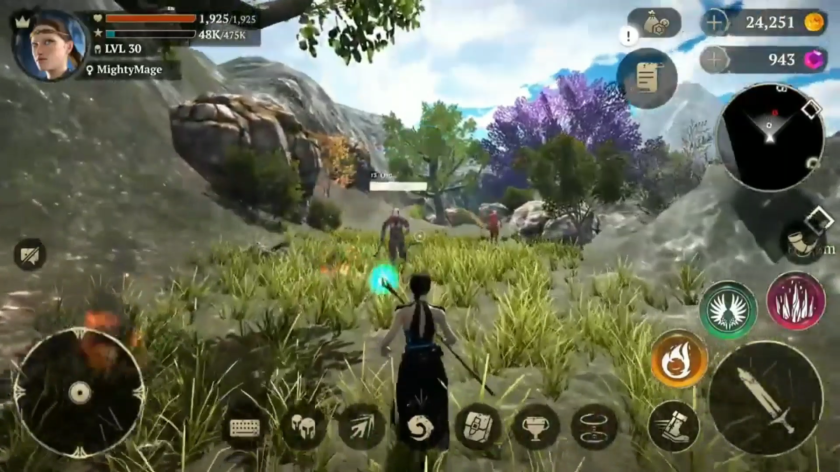Cast the crimson spikes ability
Screen dimensions: 840x472
(x=795, y=302)
